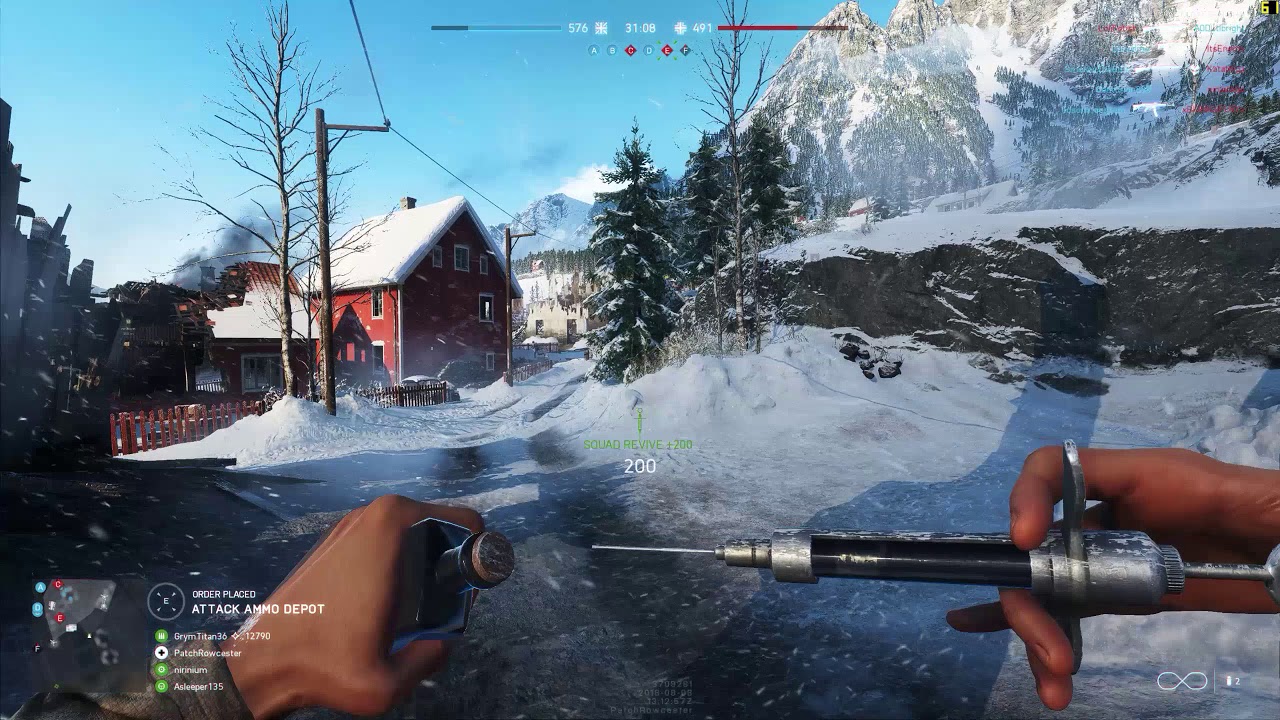Image resolution: width=1280 pixels, height=720 pixels.
Task: Click the German cross icon beside 491
Action: (681, 28)
